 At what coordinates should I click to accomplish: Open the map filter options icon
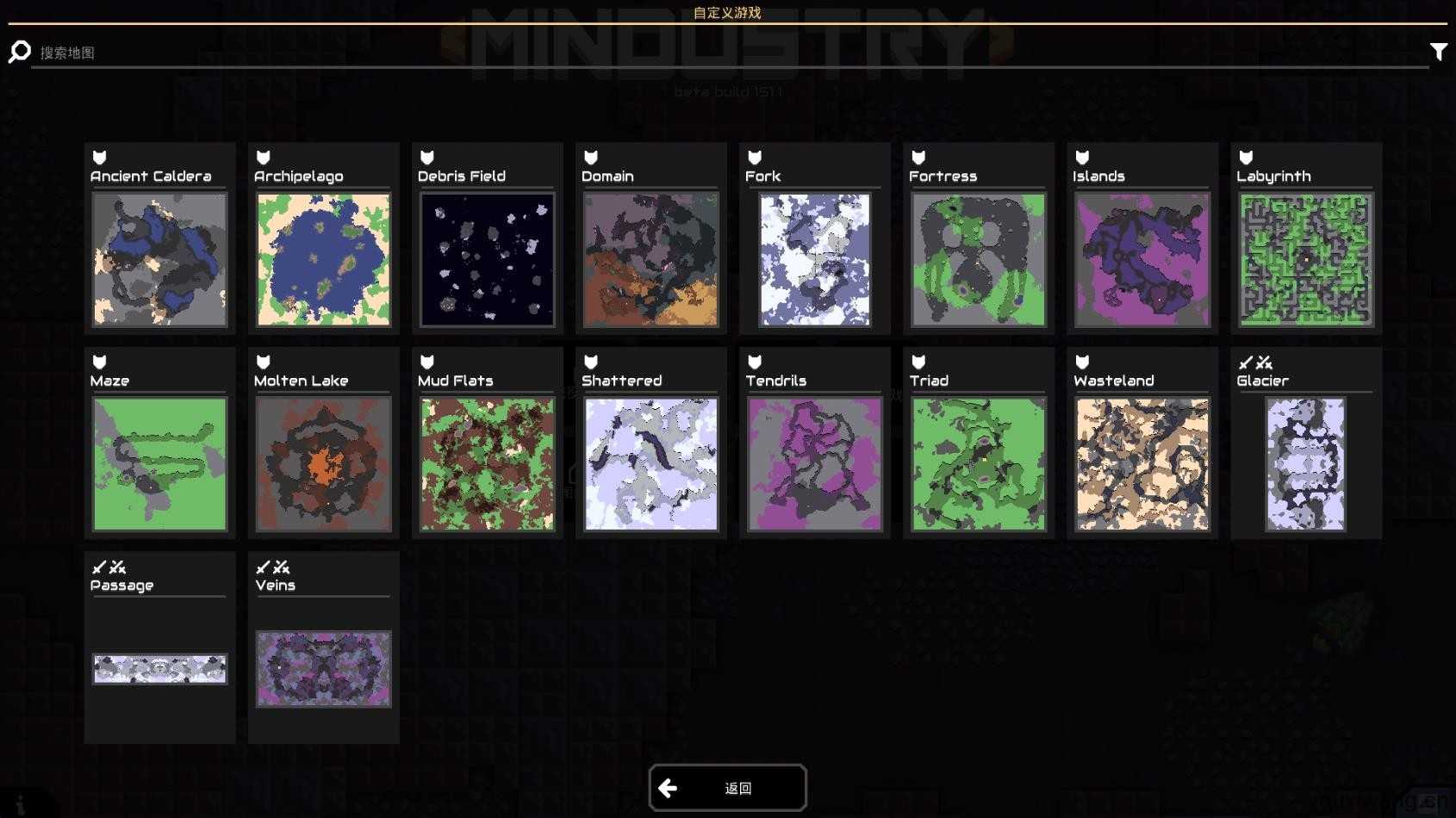tap(1438, 51)
